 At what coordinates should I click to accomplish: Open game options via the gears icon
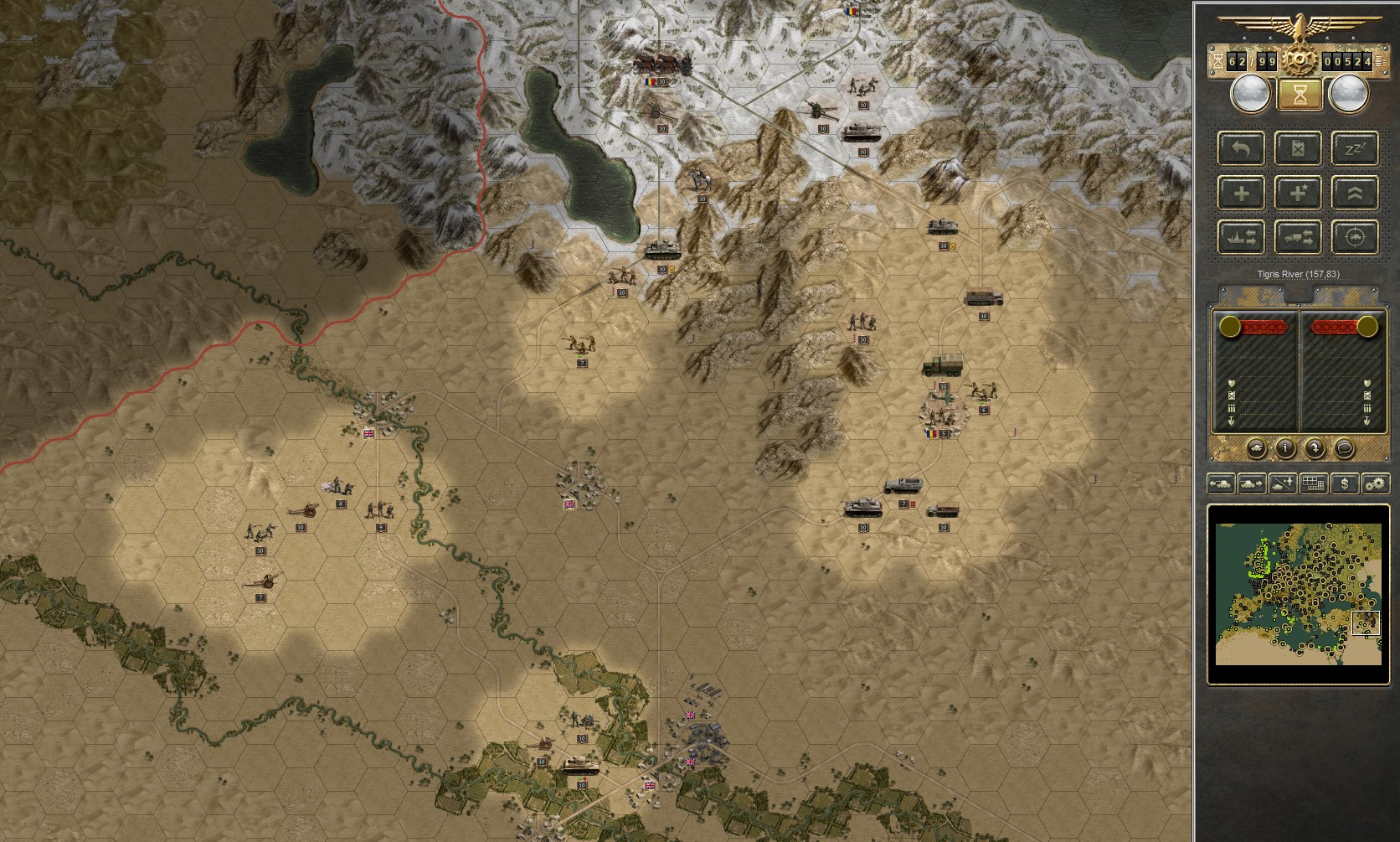tap(1376, 483)
